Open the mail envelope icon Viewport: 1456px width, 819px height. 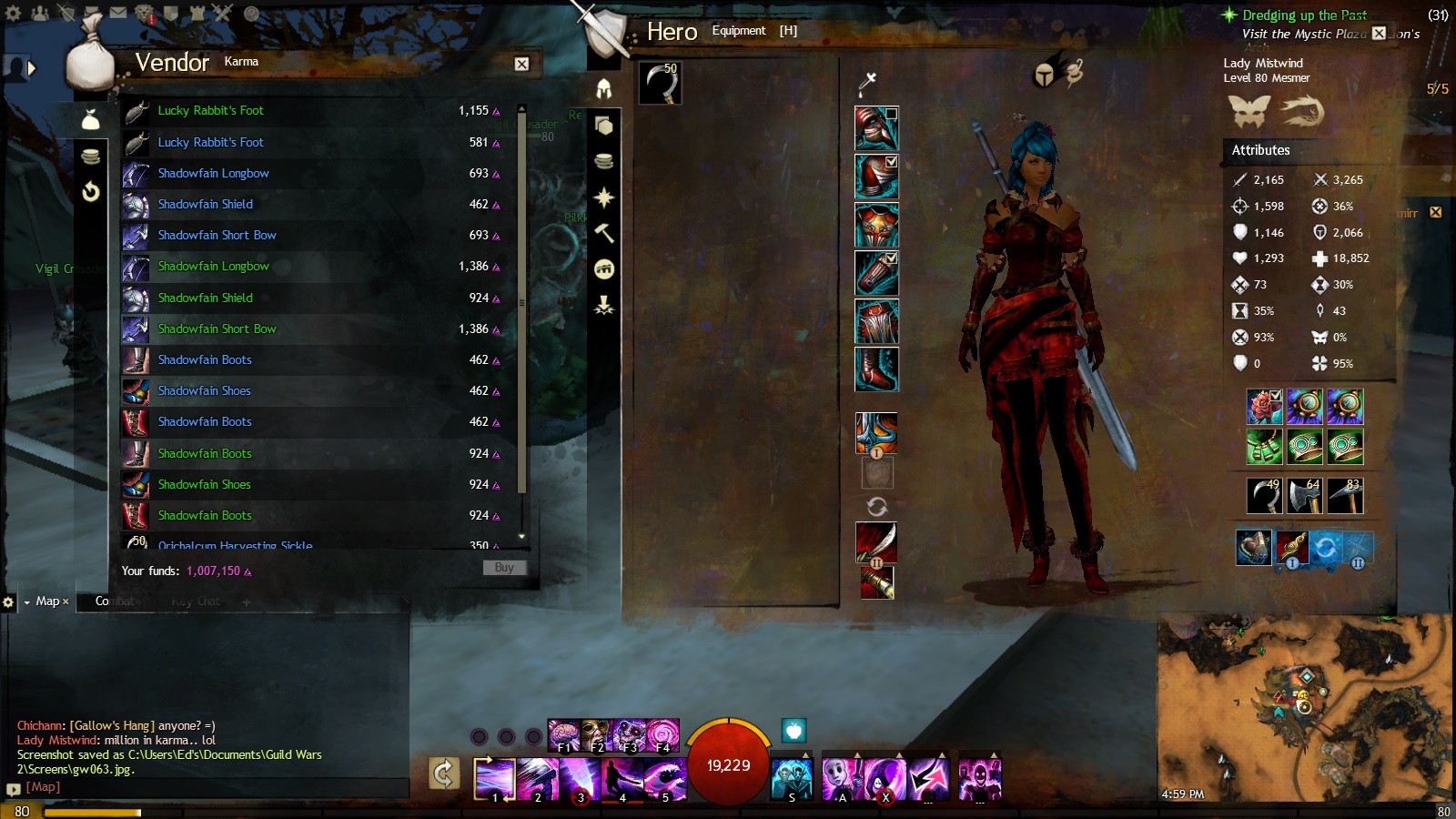coord(116,12)
